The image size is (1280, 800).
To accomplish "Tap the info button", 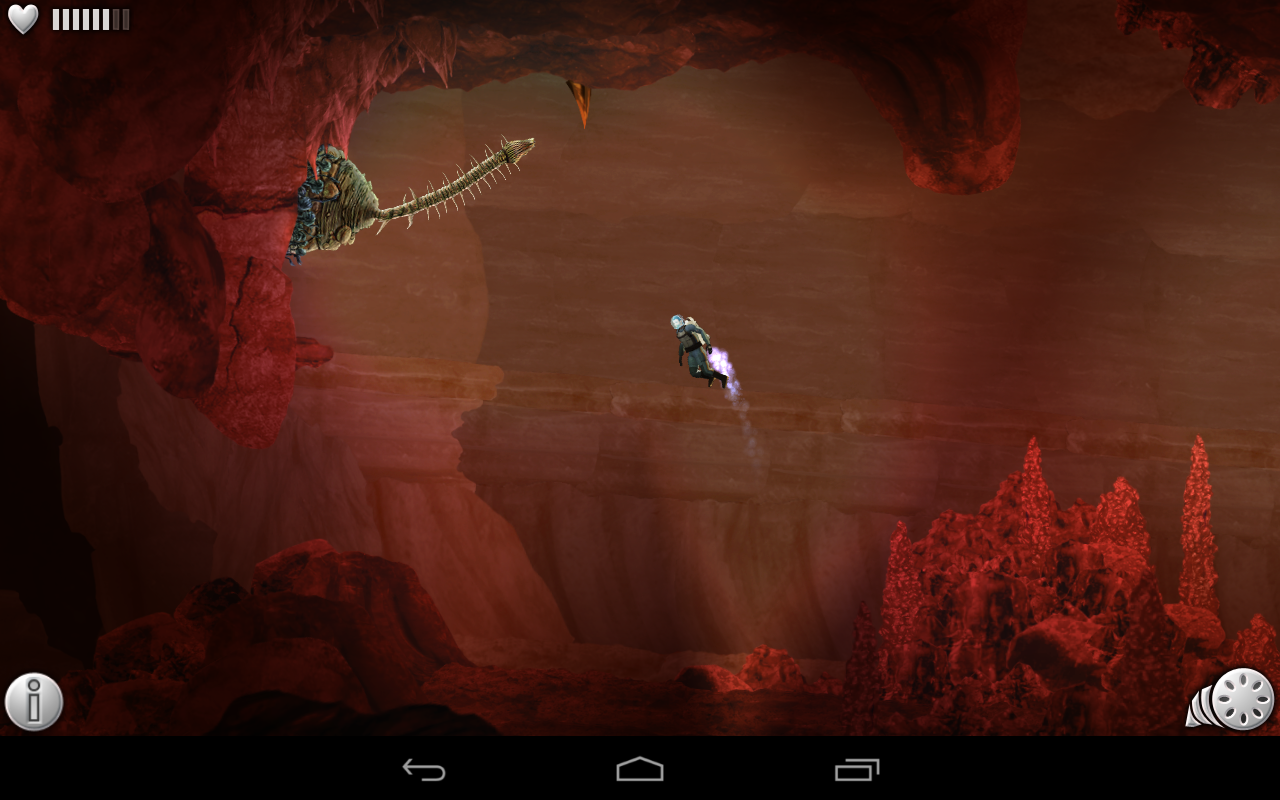I will [33, 700].
